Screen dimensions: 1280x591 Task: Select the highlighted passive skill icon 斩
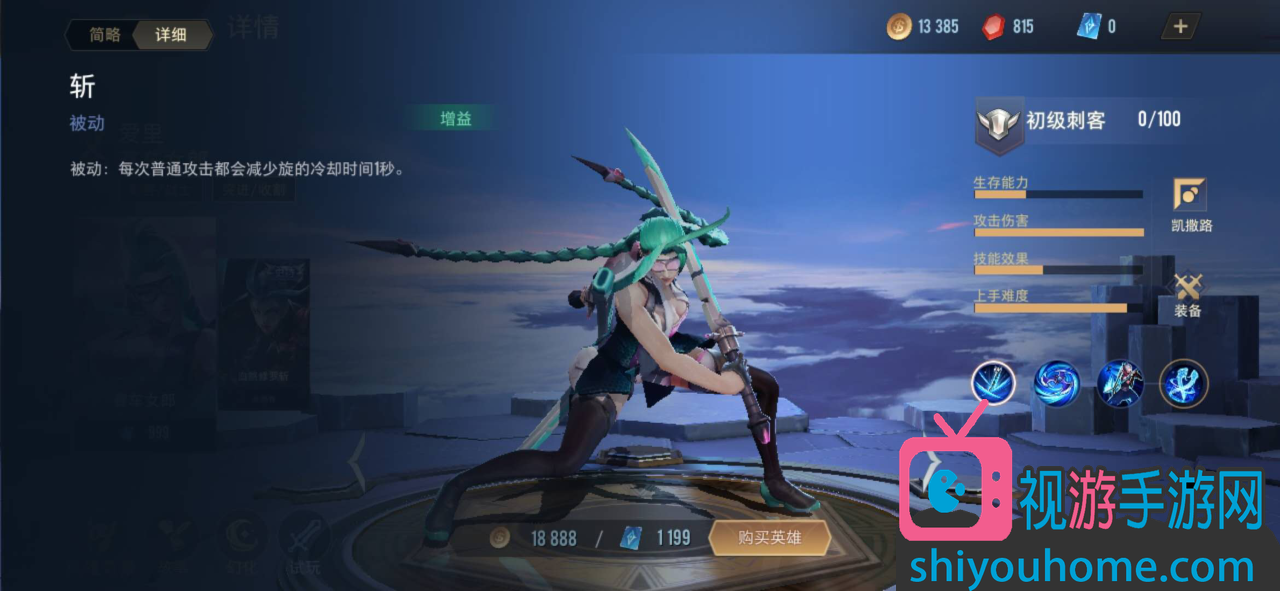(x=993, y=383)
